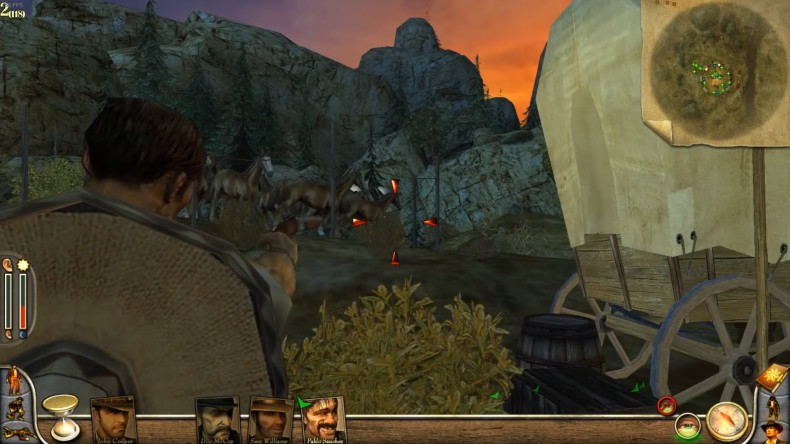Switch to Doc McCoy's portrait
Screen dimensions: 790x444
pyautogui.click(x=217, y=420)
